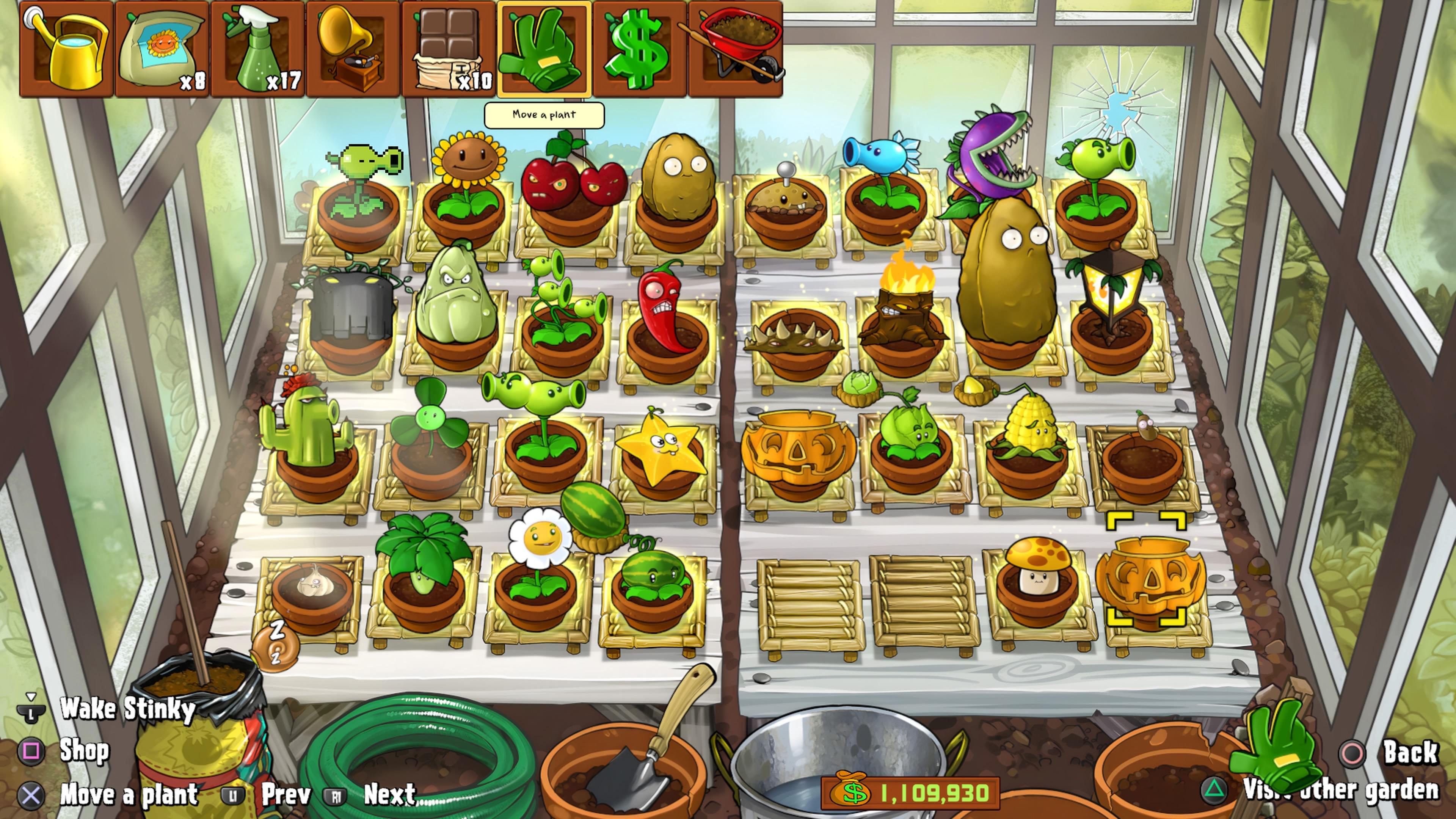
Task: Choose the chocolate bar item
Action: click(x=449, y=50)
